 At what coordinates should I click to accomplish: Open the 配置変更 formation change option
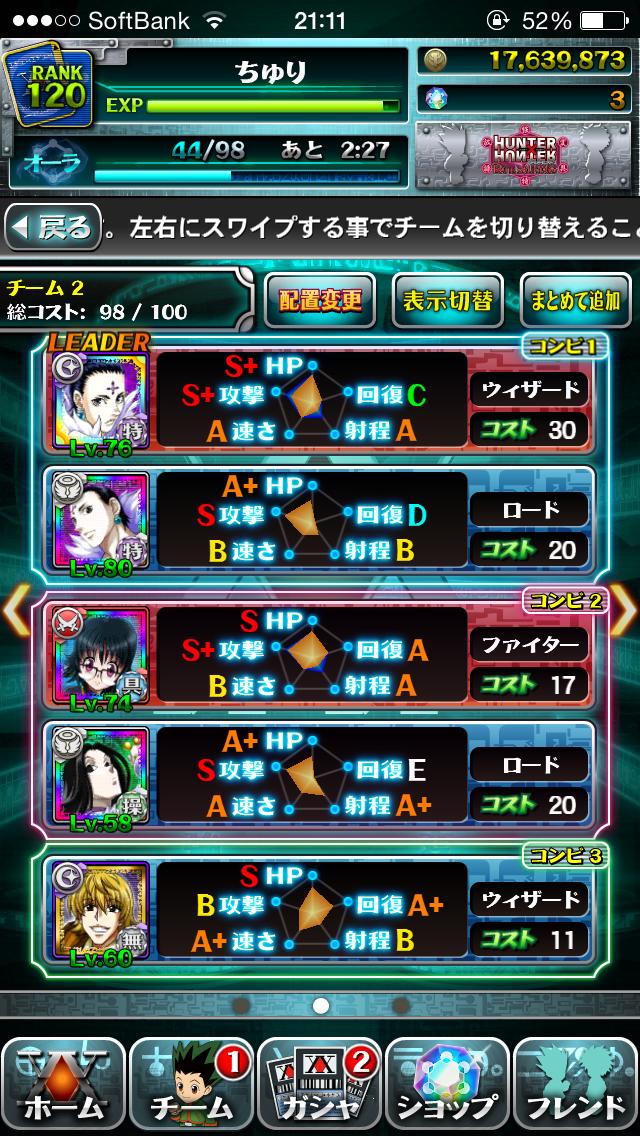pyautogui.click(x=320, y=300)
